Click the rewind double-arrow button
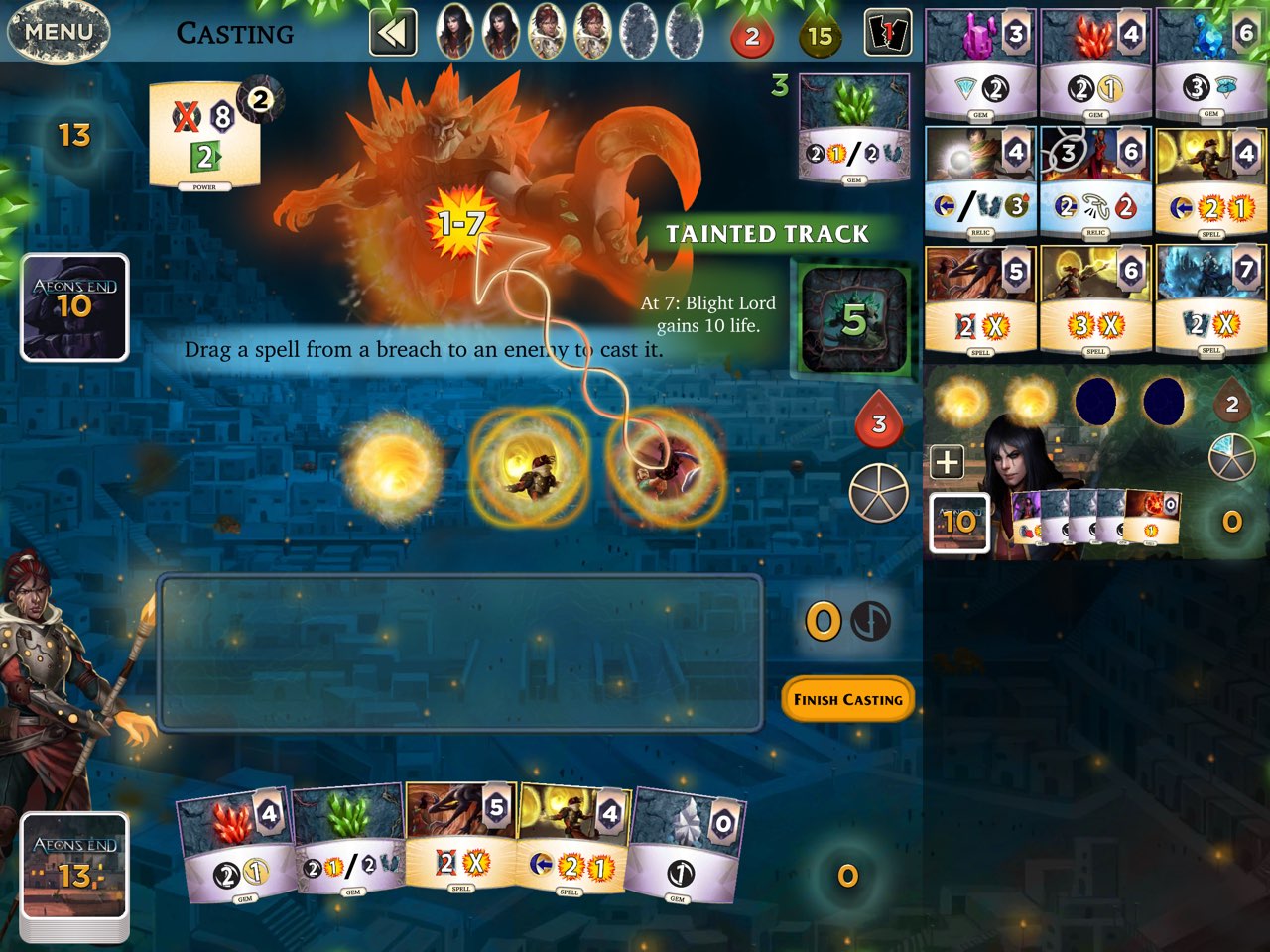 (392, 34)
